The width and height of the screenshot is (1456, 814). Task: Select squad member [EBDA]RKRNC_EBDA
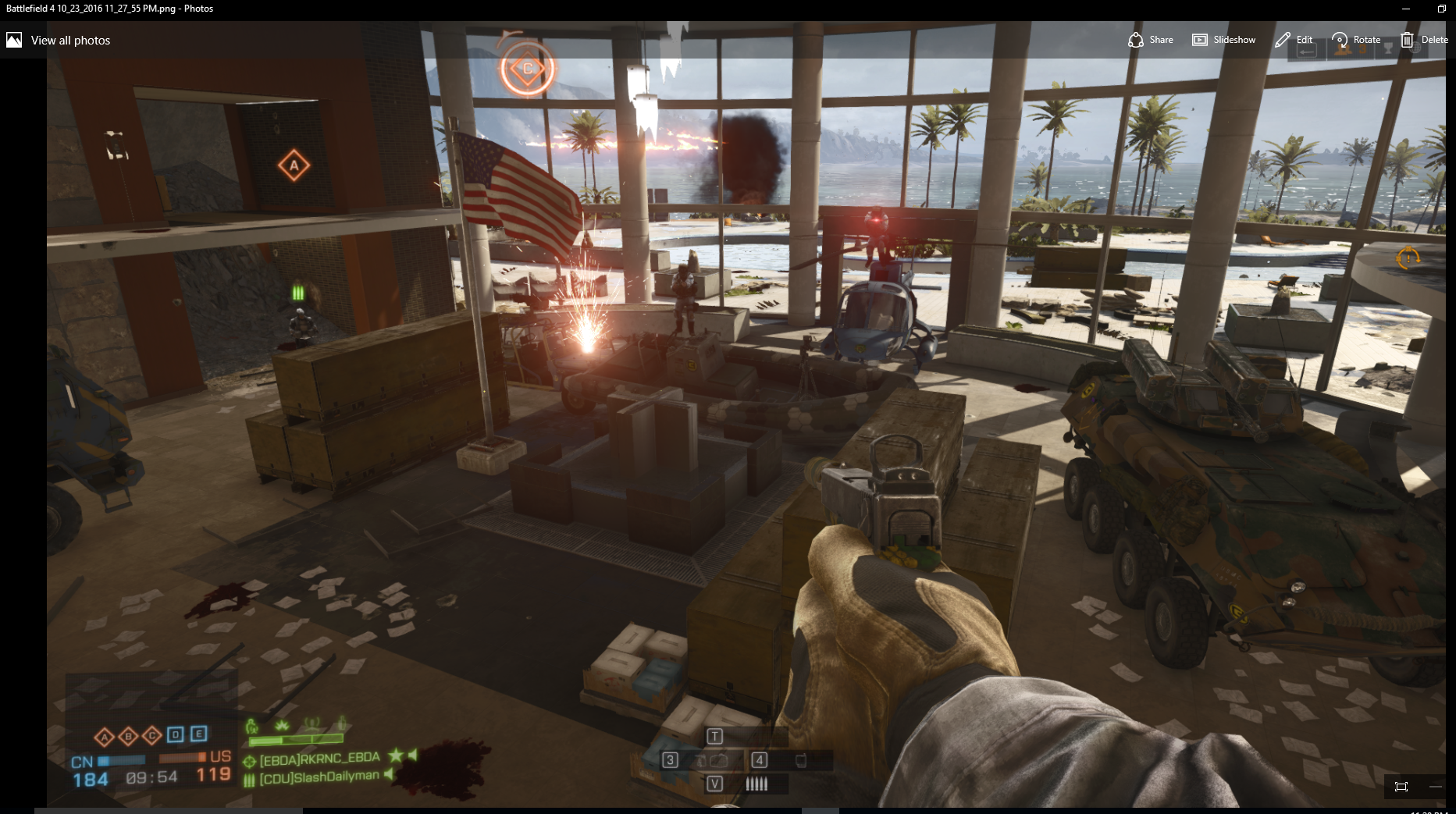point(319,759)
